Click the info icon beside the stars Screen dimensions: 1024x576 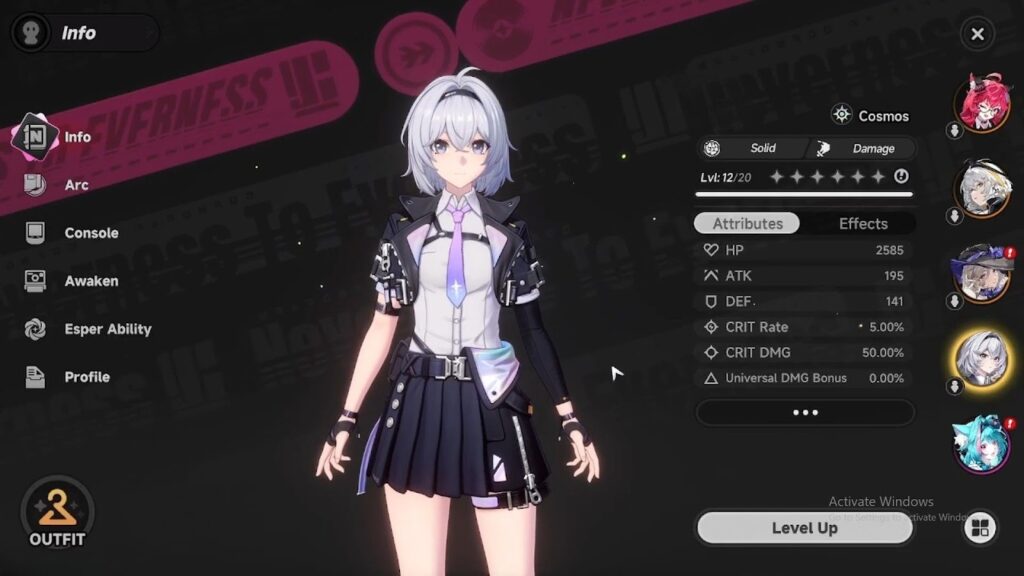[x=901, y=177]
